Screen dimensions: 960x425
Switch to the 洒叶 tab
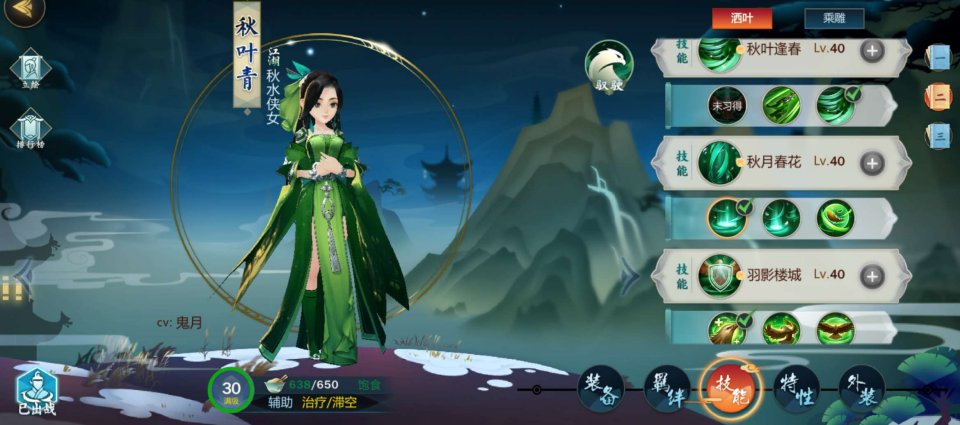point(741,18)
